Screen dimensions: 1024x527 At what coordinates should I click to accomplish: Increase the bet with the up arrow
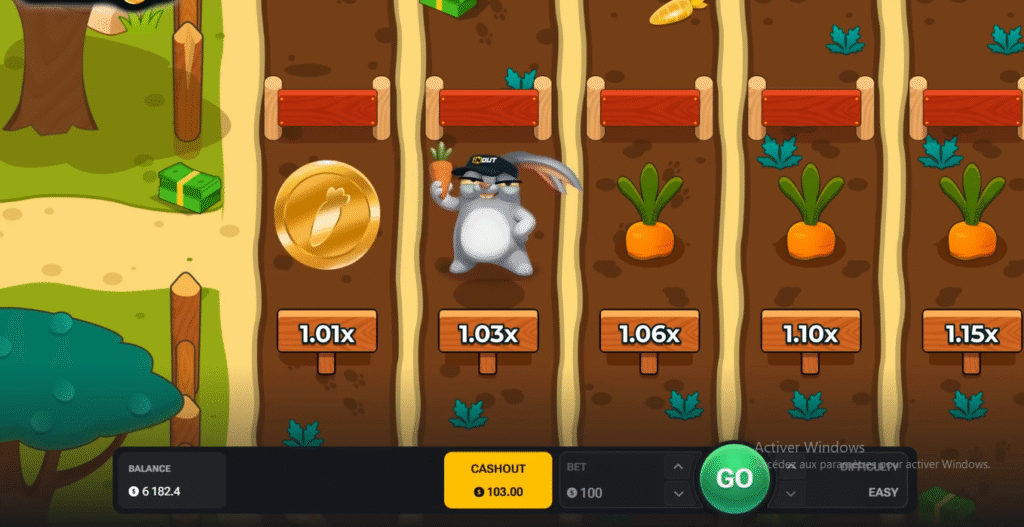(677, 467)
